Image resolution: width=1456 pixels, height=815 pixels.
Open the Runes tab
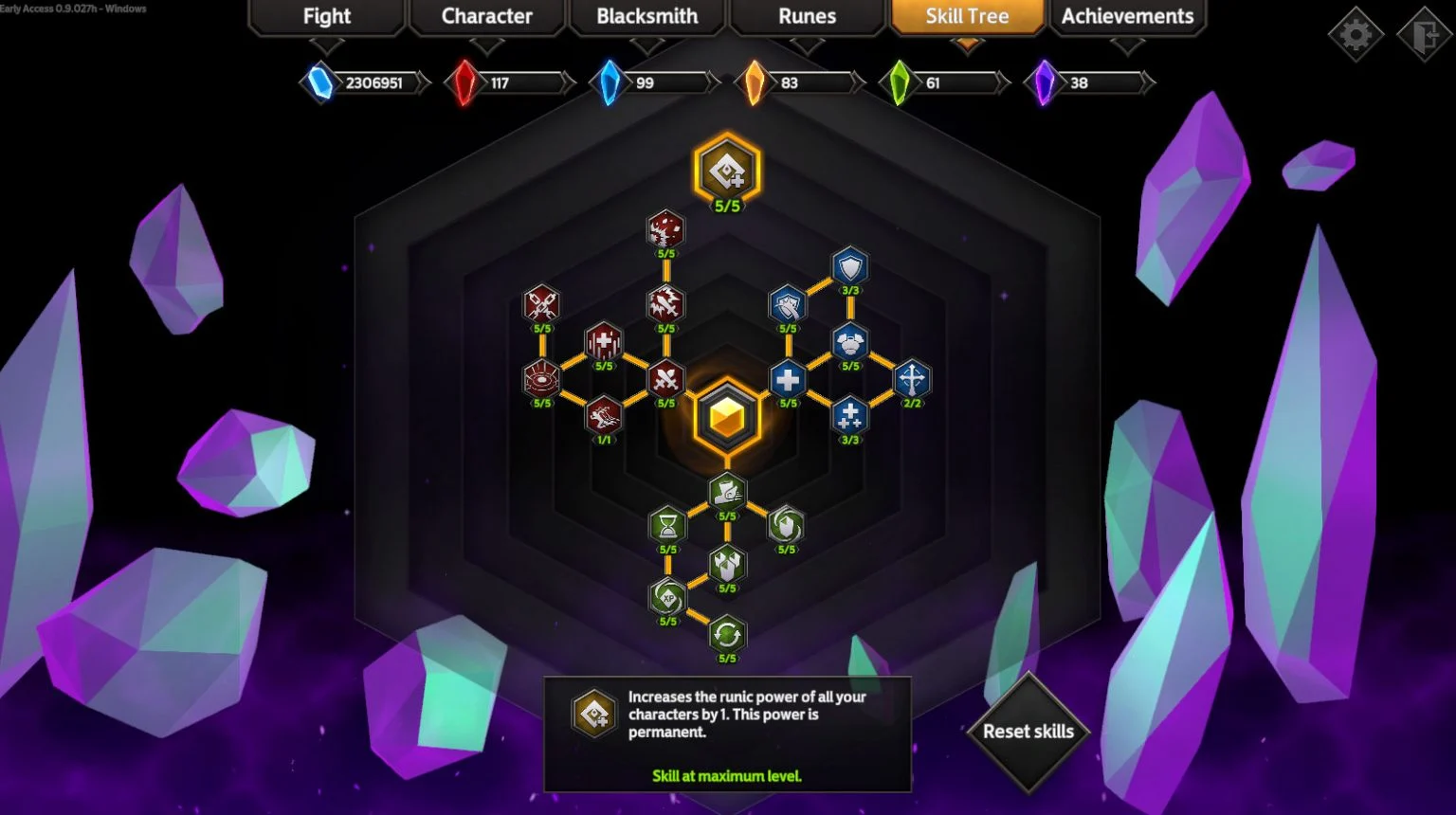807,16
